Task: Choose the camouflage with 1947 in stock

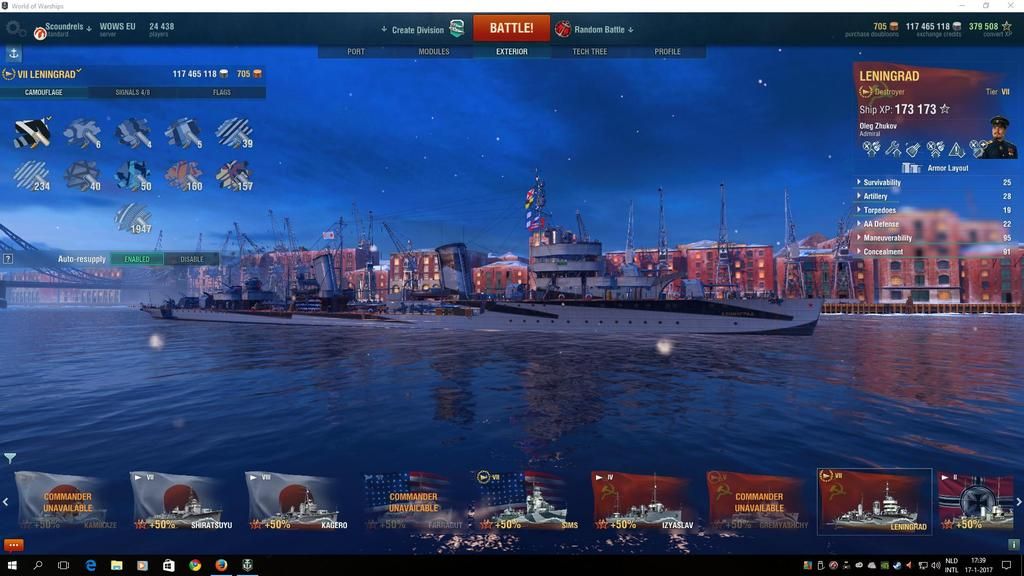Action: (x=133, y=218)
